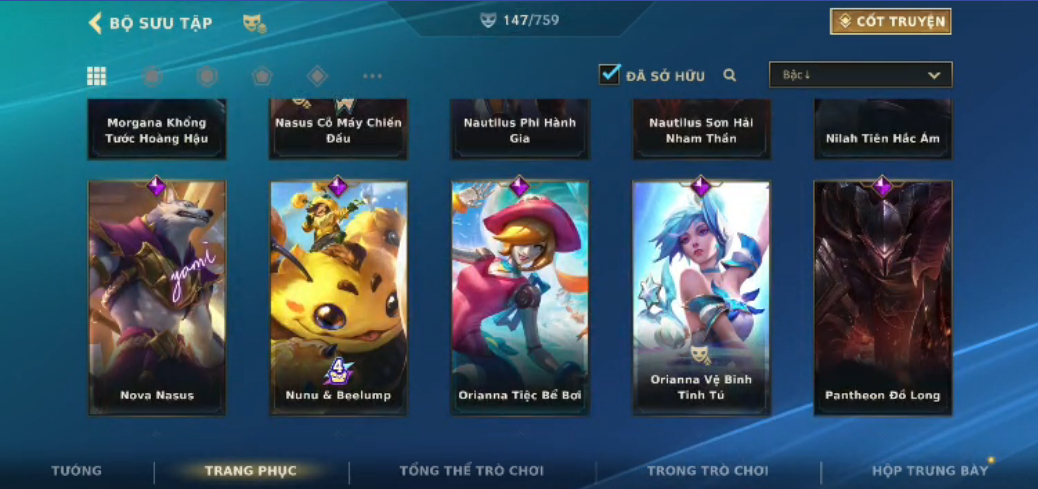The image size is (1038, 489).
Task: Go to the Hộp Trưng Bày tab
Action: click(929, 471)
